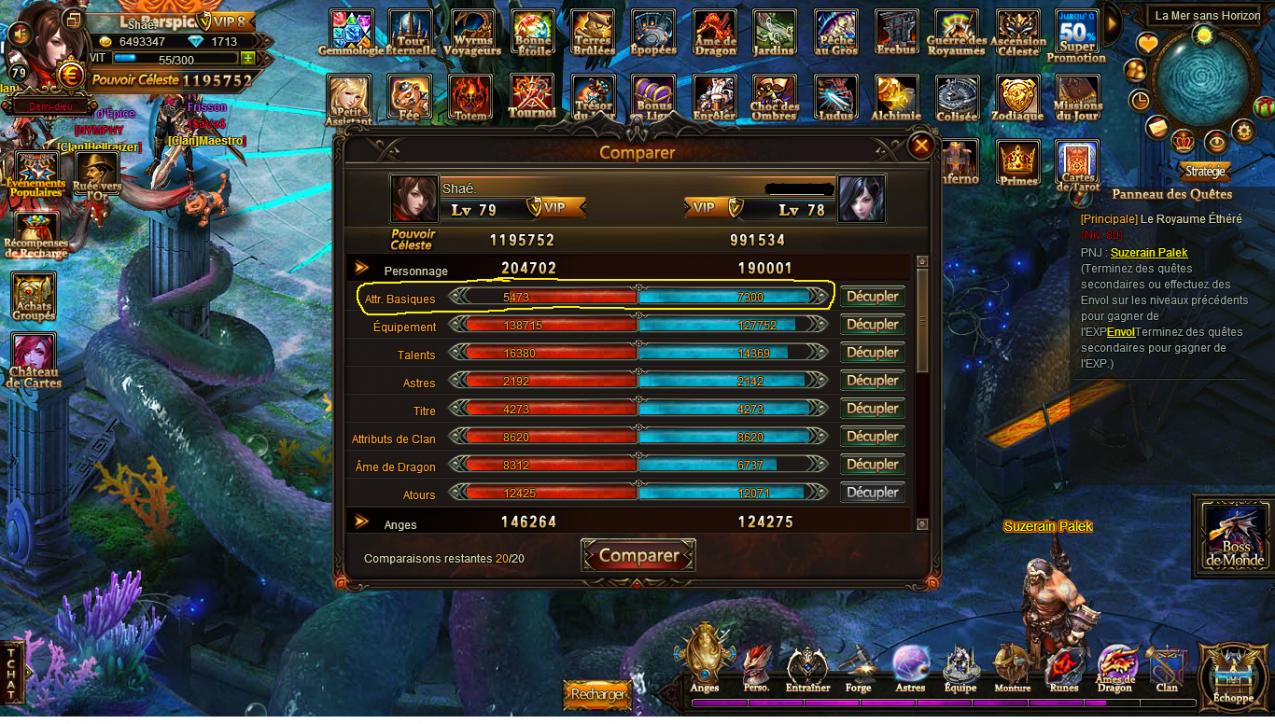The height and width of the screenshot is (724, 1275).
Task: Open the Château de Cartes icon
Action: pyautogui.click(x=34, y=360)
